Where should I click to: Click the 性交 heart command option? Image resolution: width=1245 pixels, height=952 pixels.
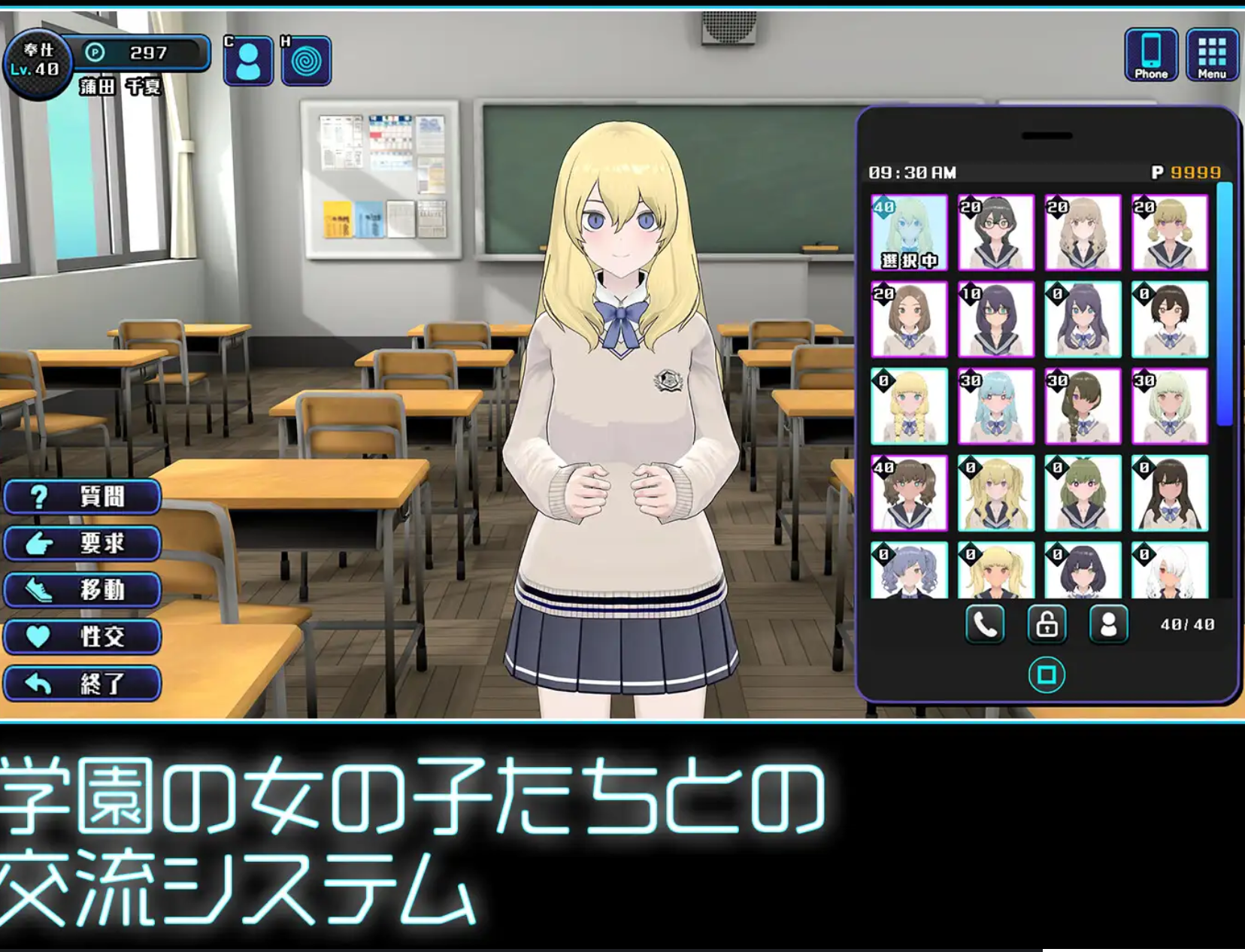[81, 638]
